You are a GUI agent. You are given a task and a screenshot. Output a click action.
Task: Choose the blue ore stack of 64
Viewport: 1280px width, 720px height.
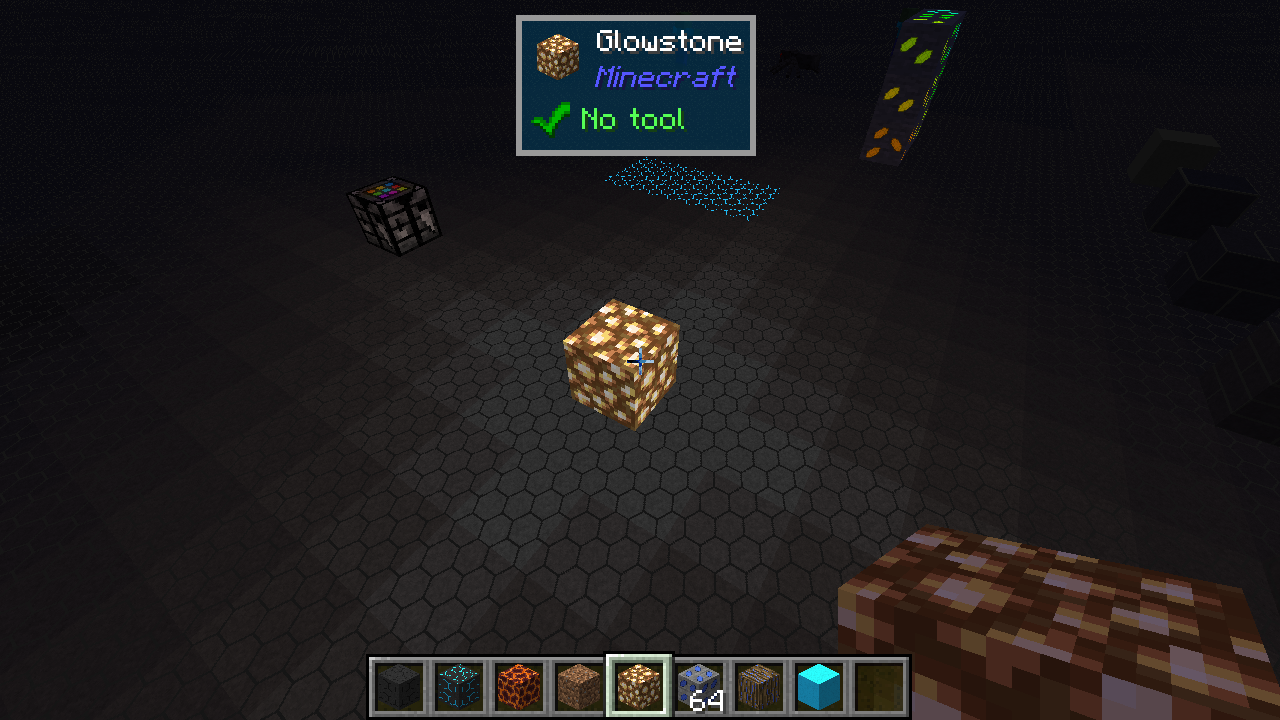699,687
